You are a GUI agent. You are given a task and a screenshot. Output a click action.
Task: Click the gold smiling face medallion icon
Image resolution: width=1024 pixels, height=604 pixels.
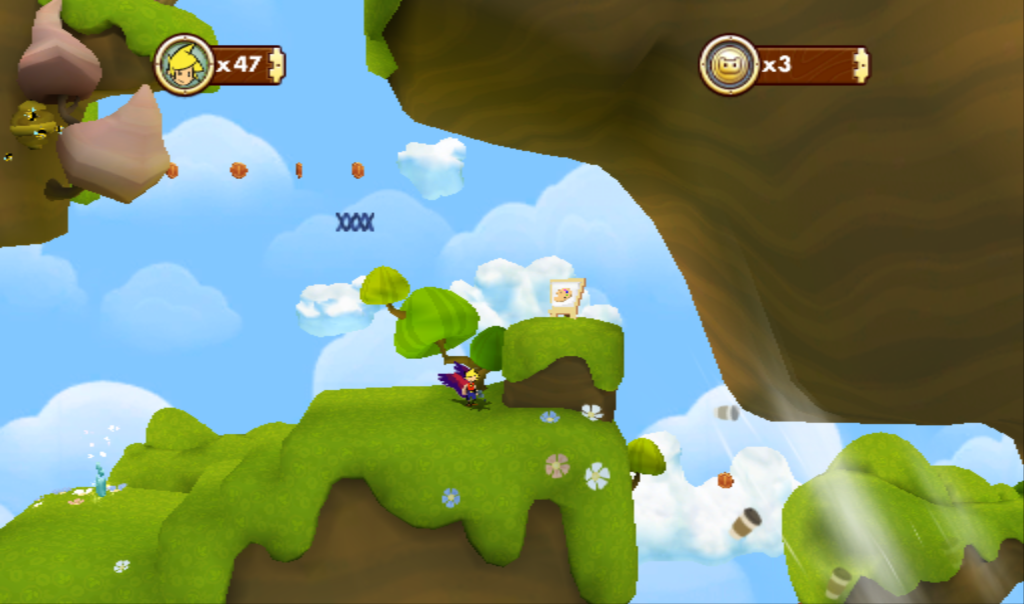pos(728,65)
